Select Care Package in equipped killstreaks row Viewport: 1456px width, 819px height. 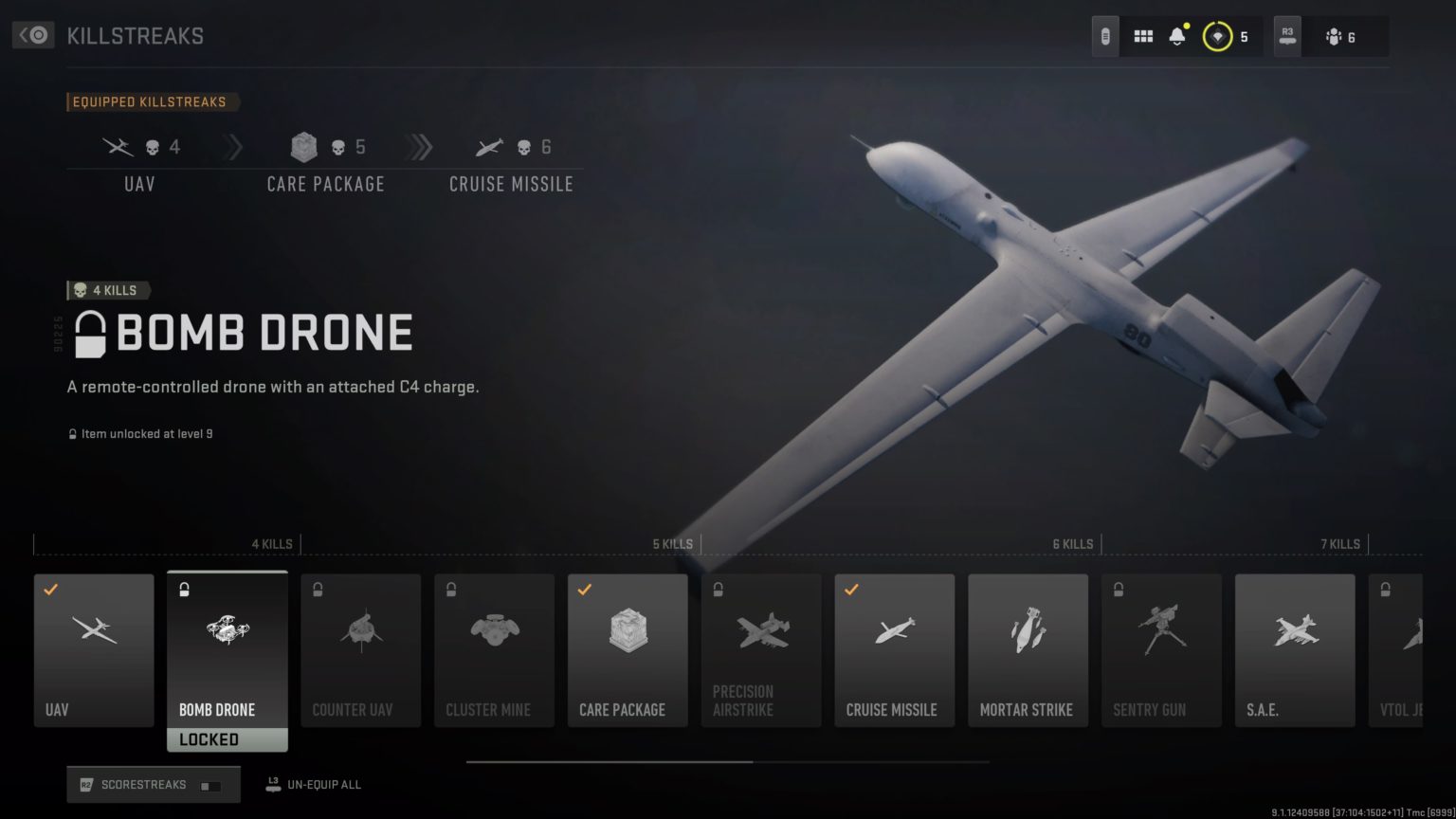(x=325, y=161)
